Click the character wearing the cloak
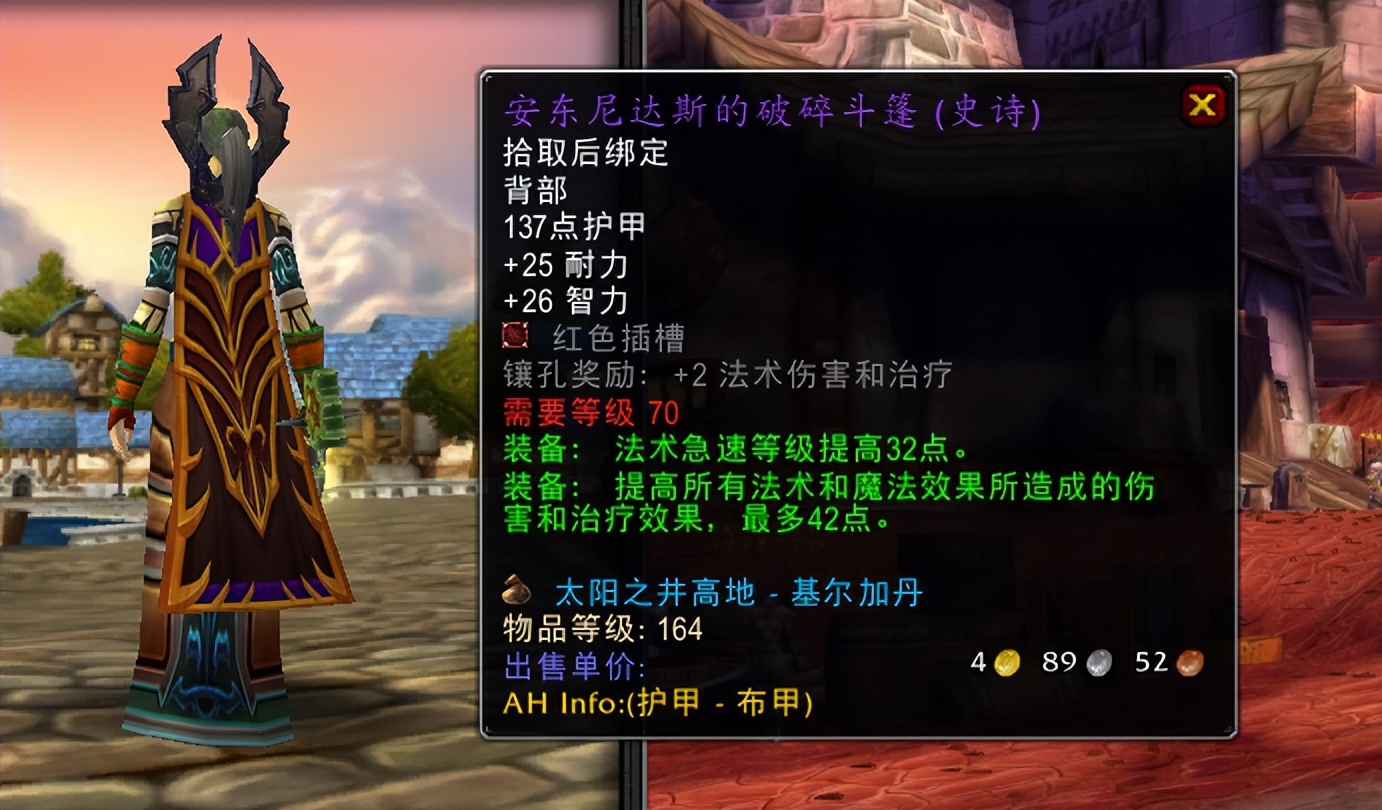This screenshot has height=810, width=1382. [x=230, y=400]
